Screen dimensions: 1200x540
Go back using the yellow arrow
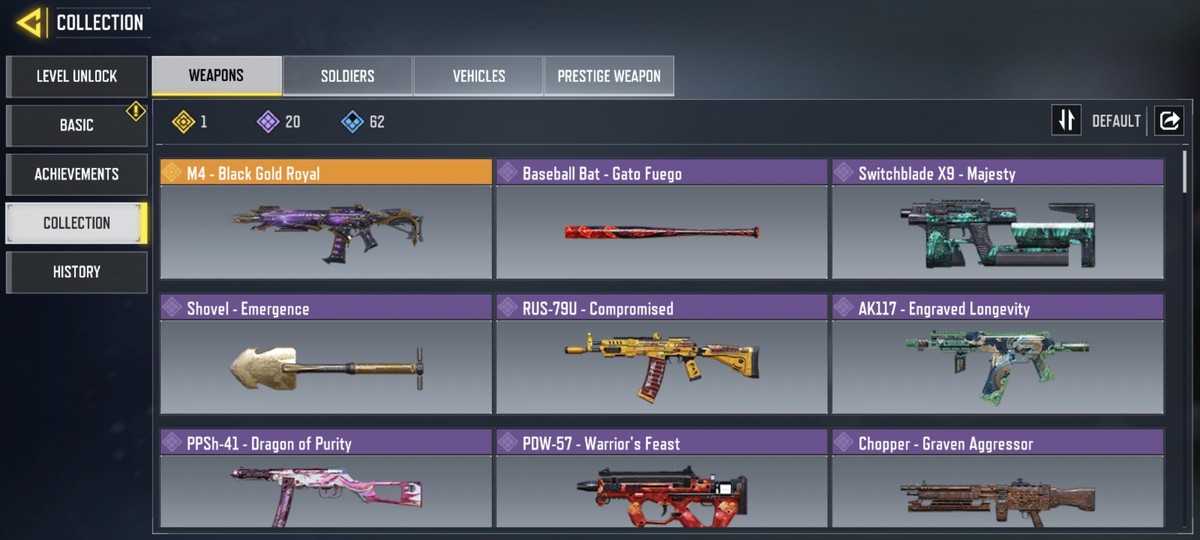(29, 22)
